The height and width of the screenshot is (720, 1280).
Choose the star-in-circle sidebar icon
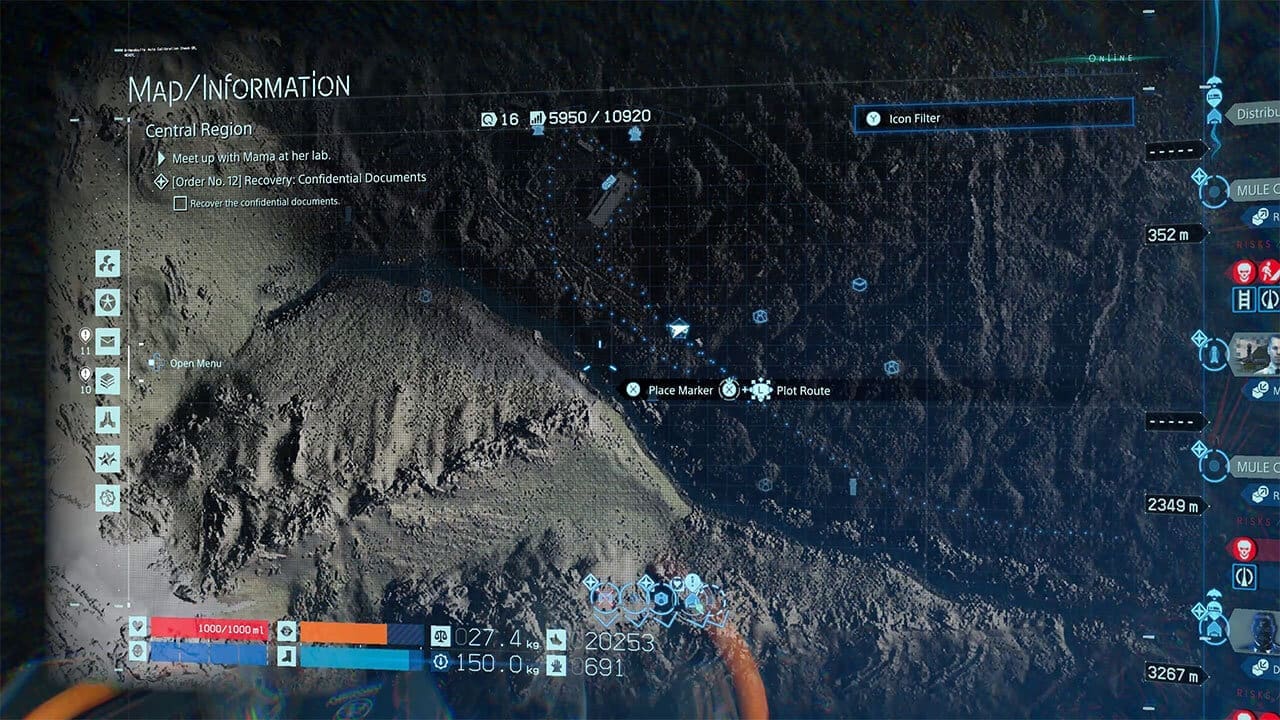point(108,302)
